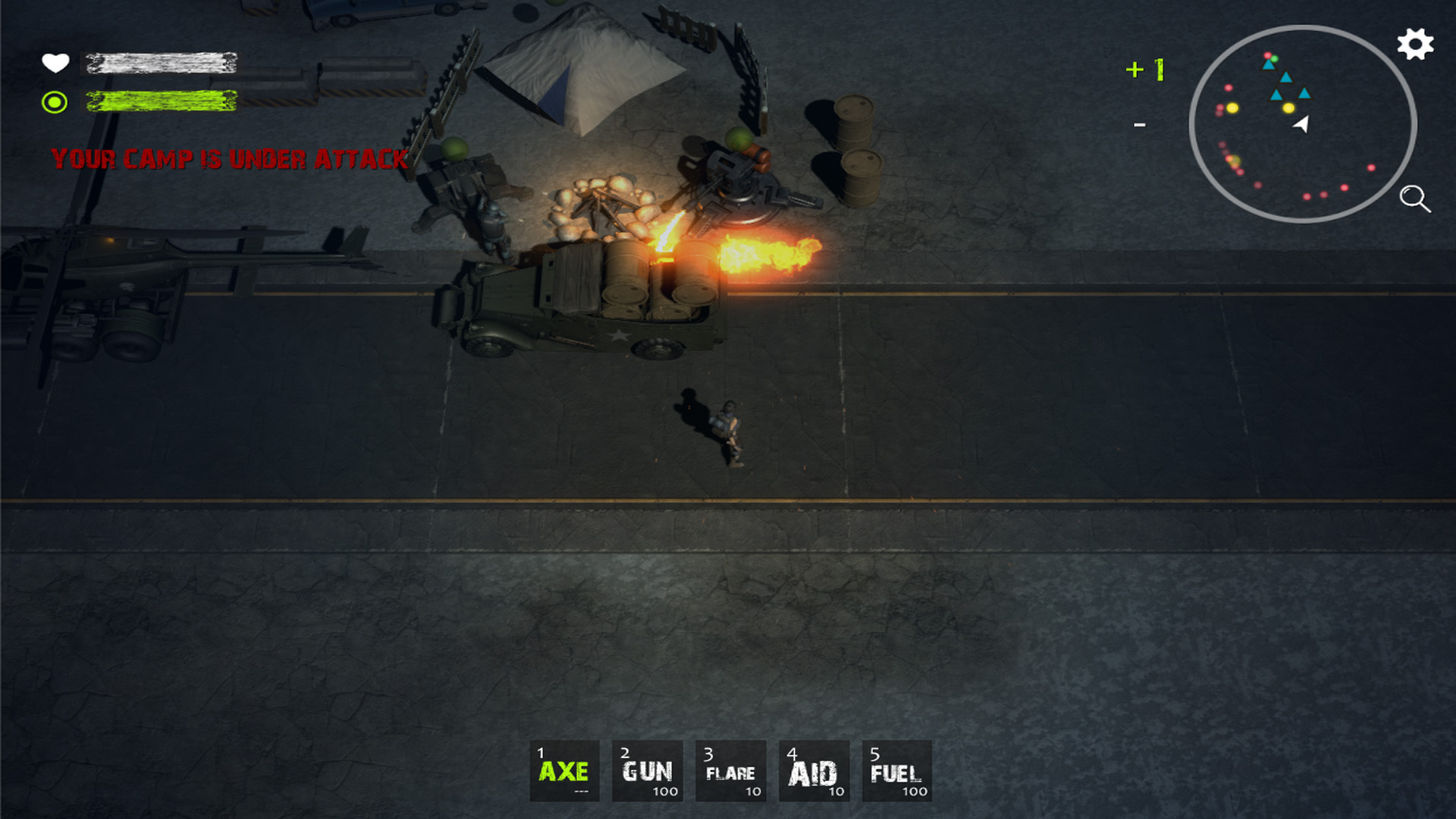Select the AXE in slot 1

[565, 771]
